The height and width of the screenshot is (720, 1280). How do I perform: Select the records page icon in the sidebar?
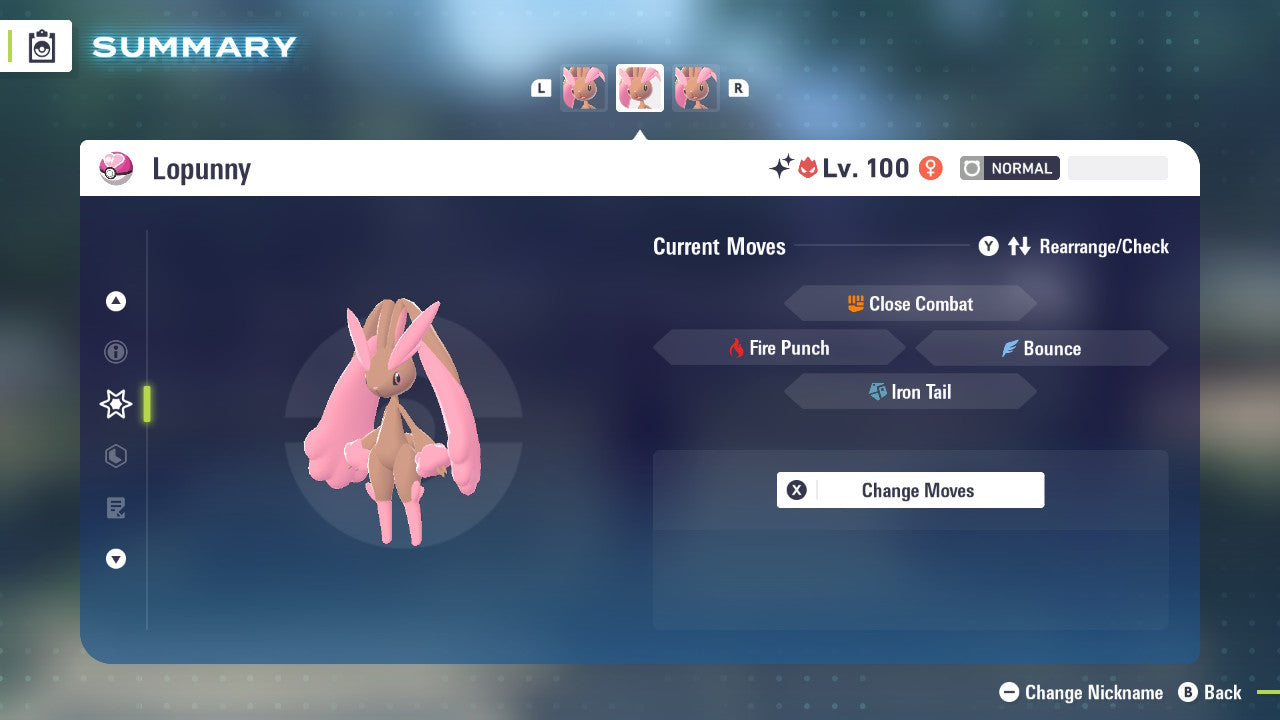click(115, 508)
